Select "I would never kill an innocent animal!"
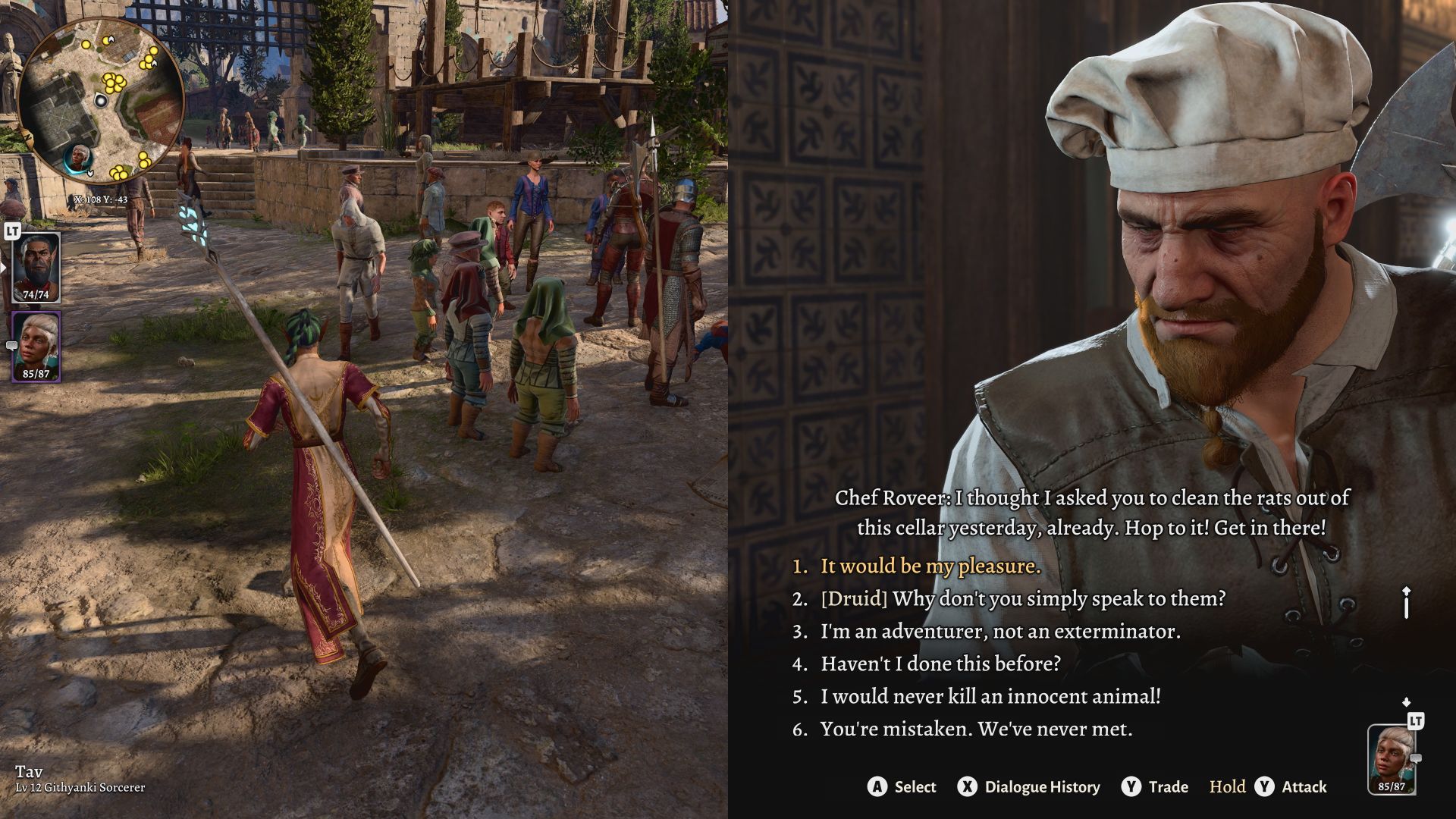Screen dimensions: 1456x819 pyautogui.click(x=990, y=697)
